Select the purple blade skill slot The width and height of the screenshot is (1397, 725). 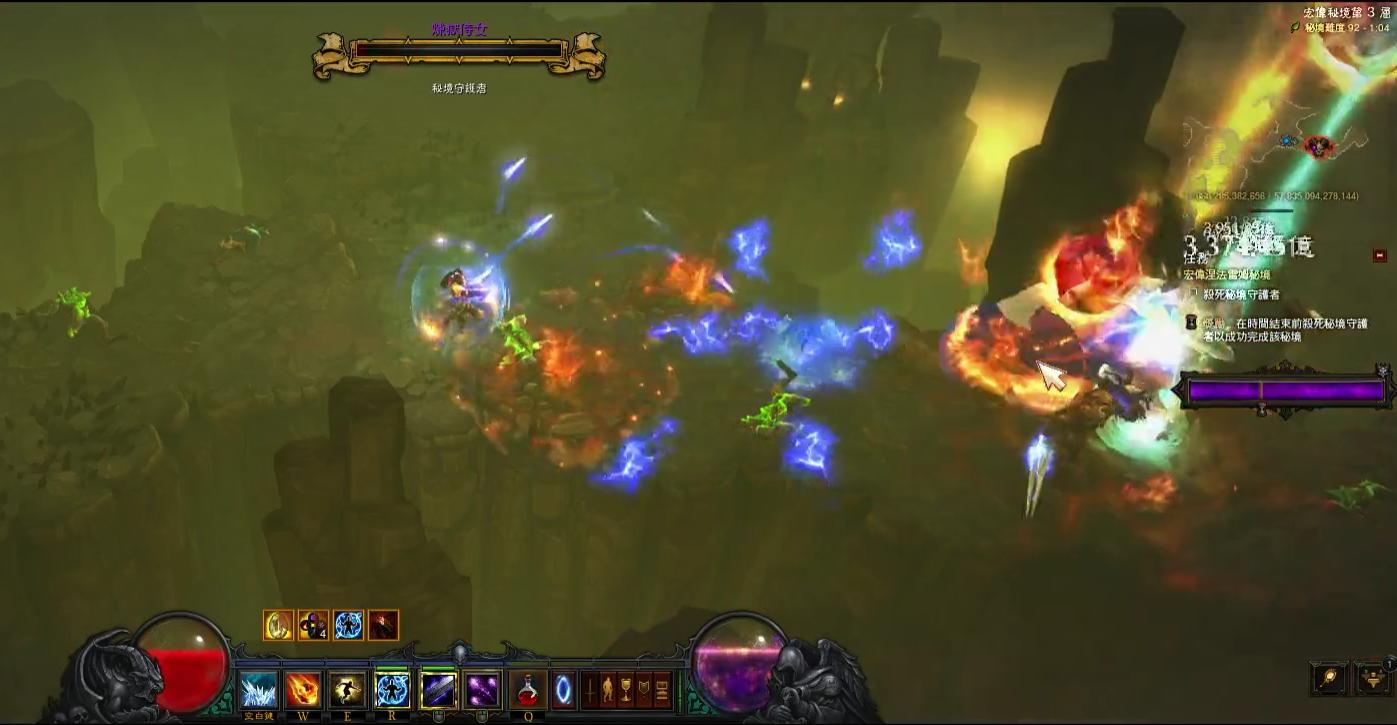tap(438, 690)
